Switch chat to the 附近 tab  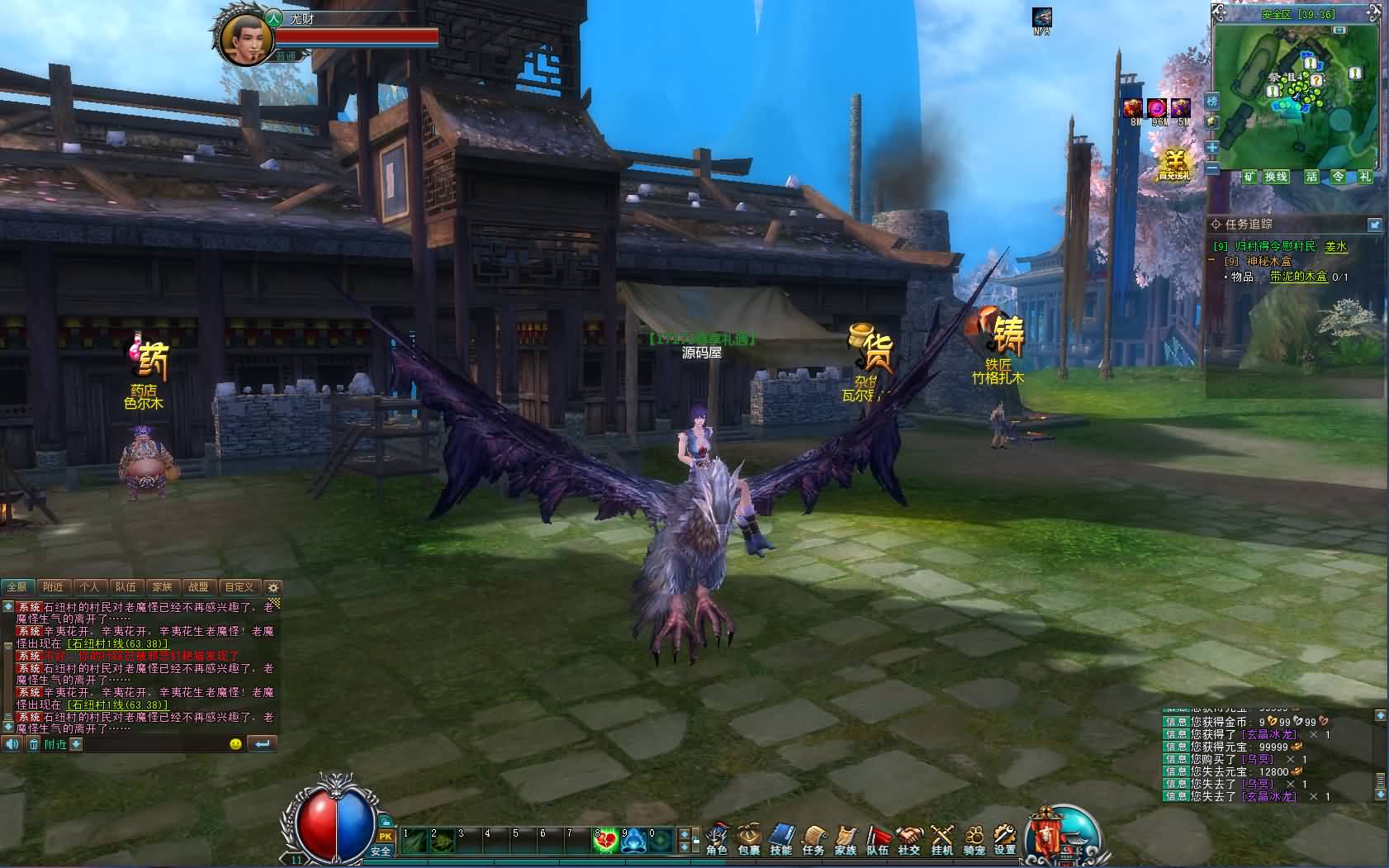53,587
